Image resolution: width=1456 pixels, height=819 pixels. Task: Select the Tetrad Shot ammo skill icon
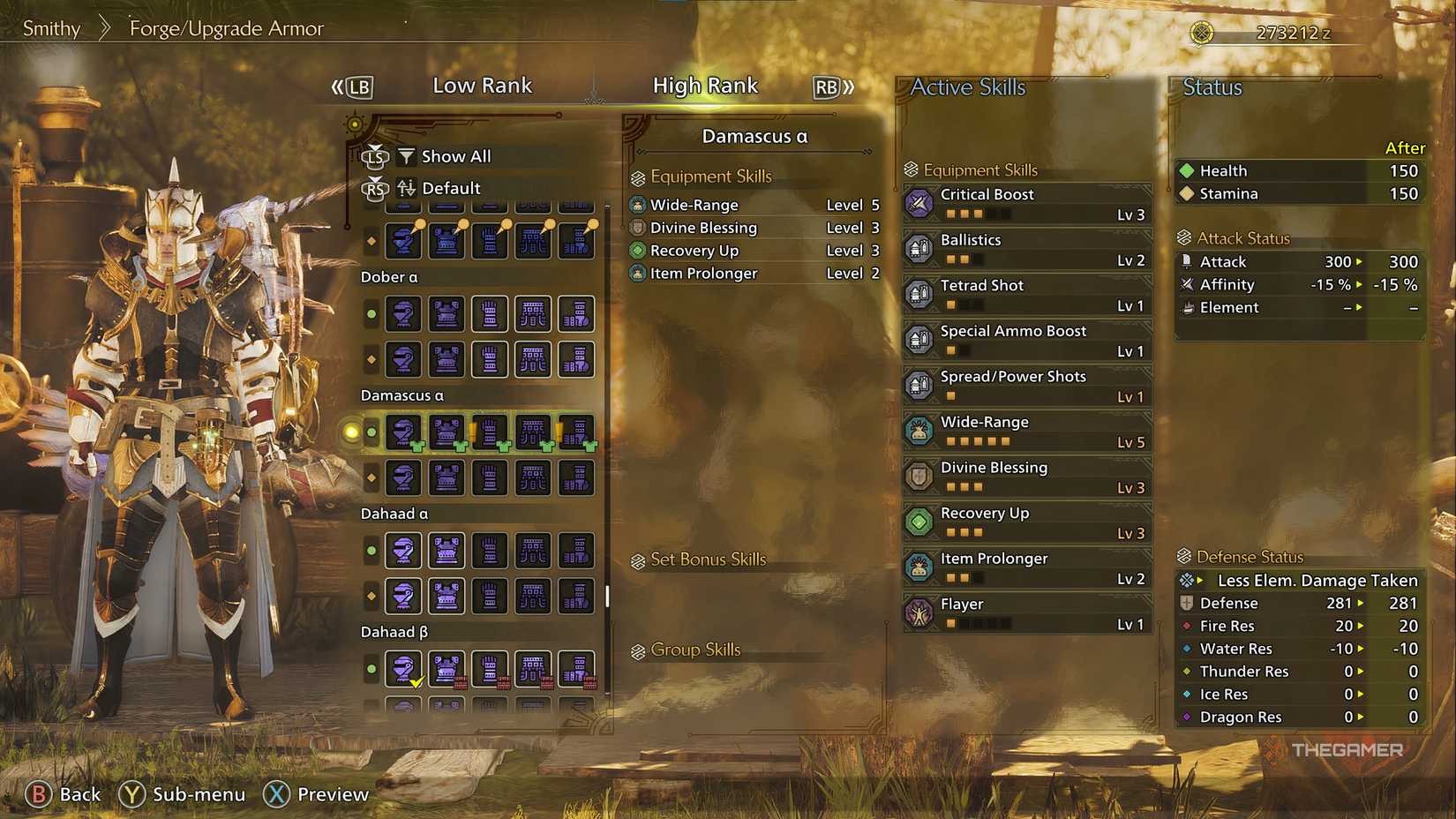(x=919, y=294)
